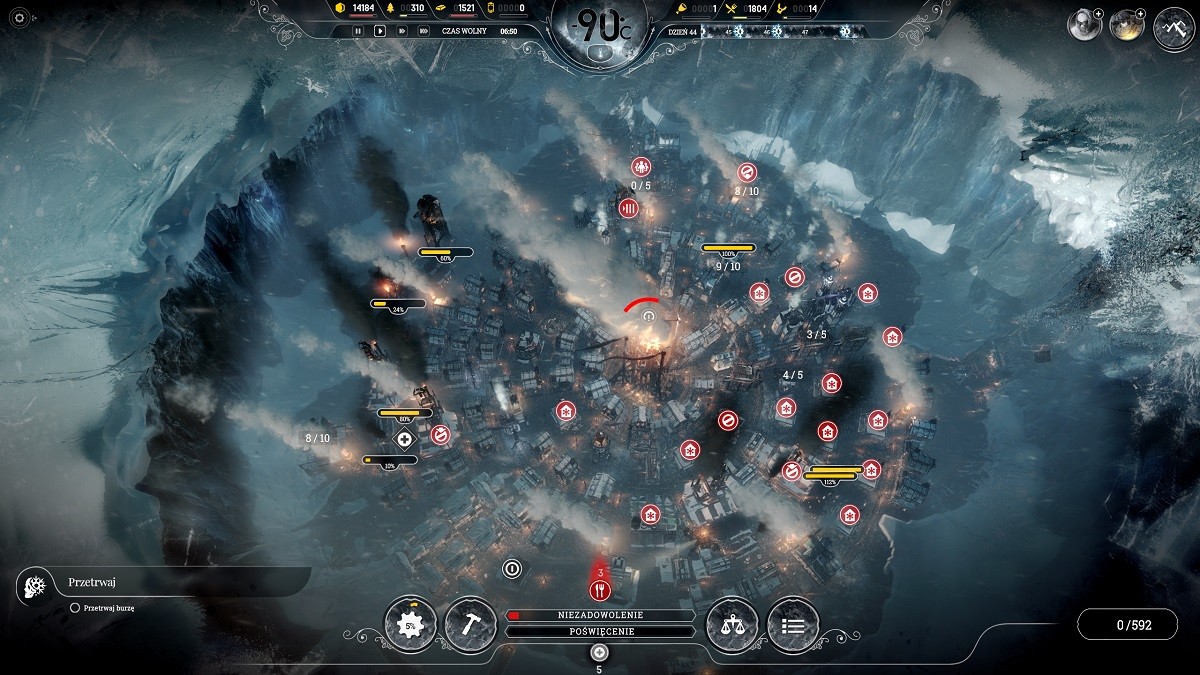
Task: Select the fastest triple-speed control
Action: coord(424,31)
